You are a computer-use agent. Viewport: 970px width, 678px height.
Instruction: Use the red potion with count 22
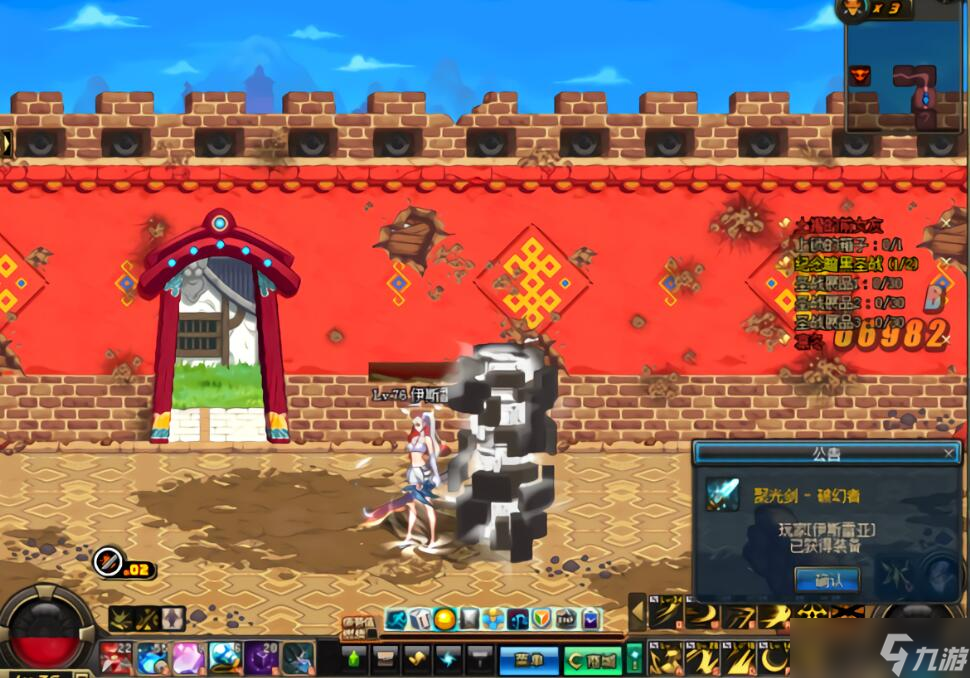click(117, 658)
